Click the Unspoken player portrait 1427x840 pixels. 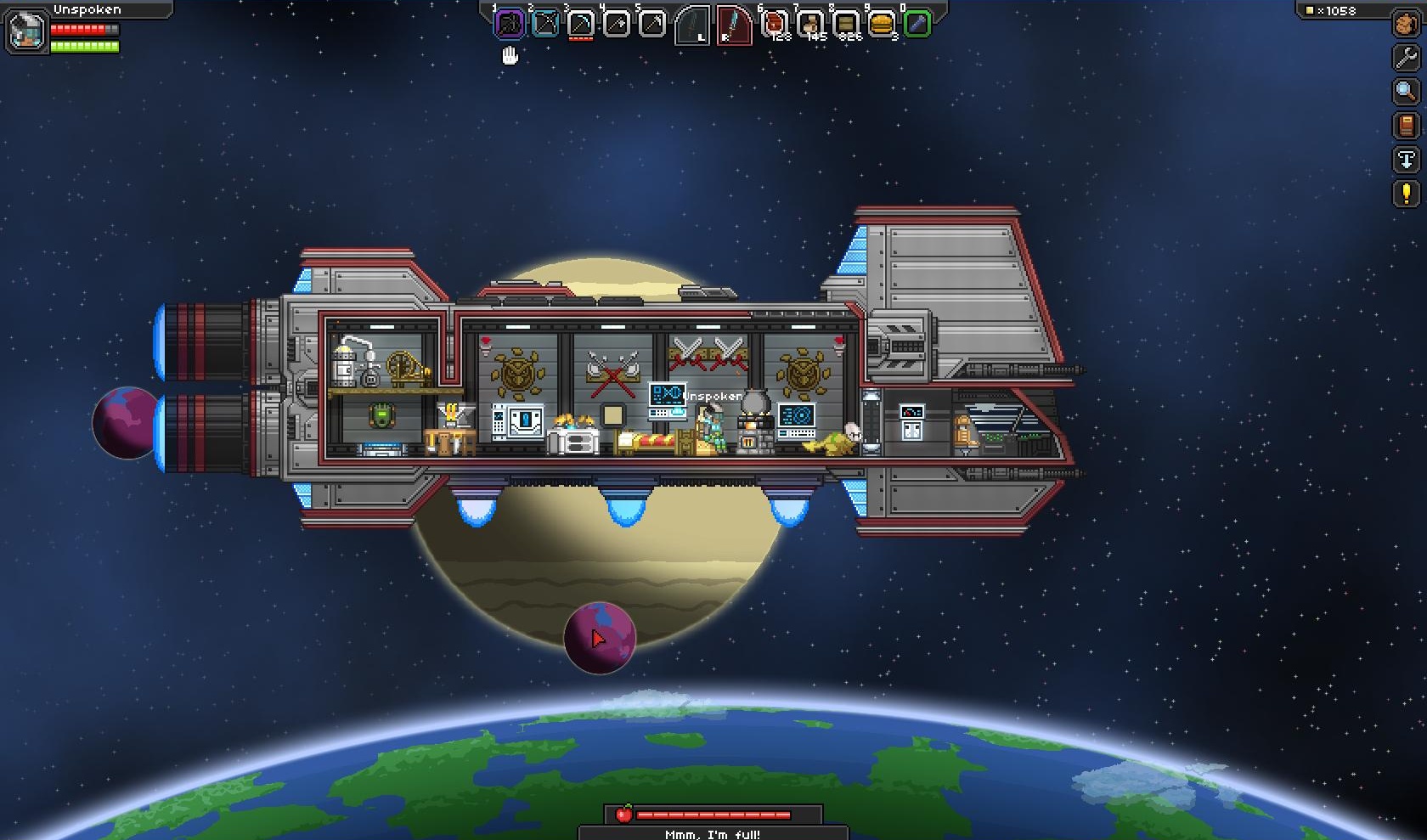point(26,31)
